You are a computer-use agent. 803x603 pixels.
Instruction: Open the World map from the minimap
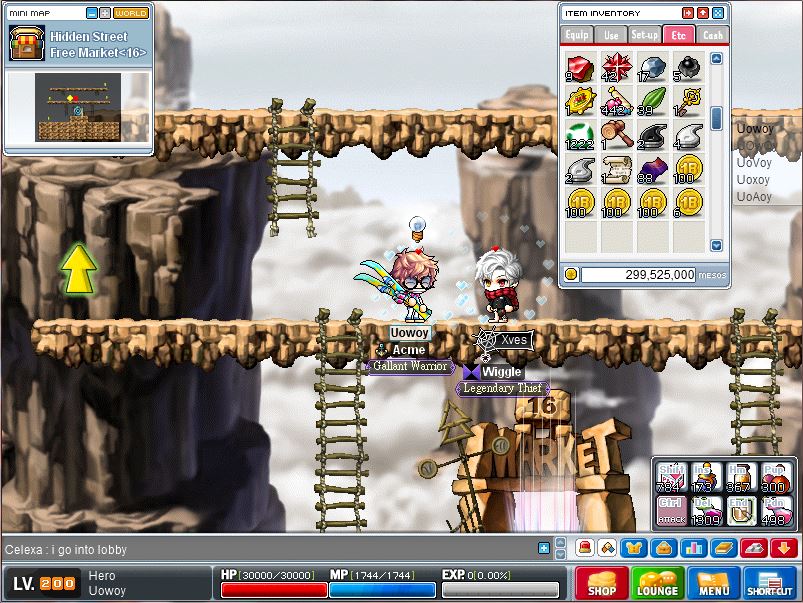tap(130, 14)
